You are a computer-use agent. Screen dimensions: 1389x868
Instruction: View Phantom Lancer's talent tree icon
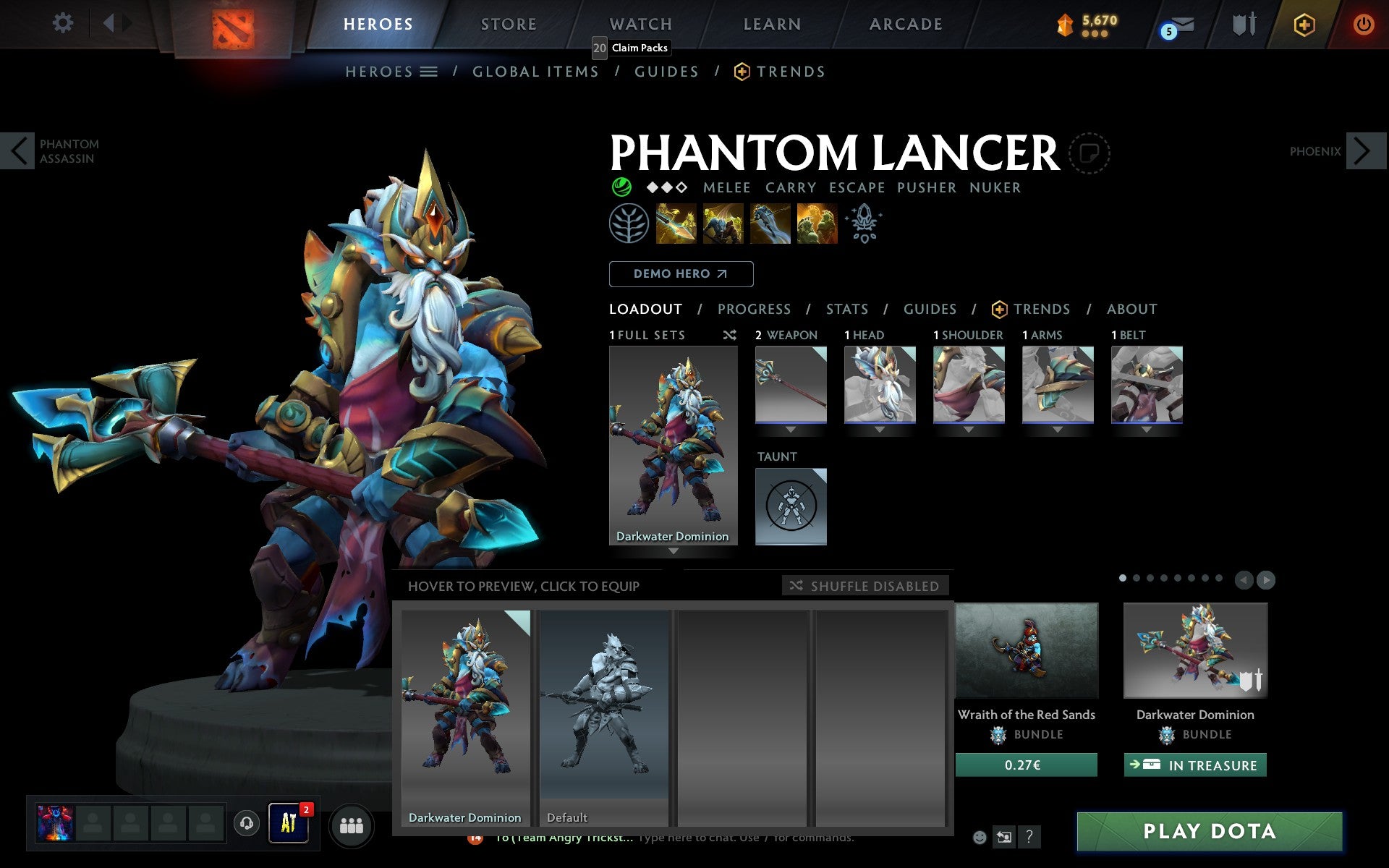click(629, 224)
